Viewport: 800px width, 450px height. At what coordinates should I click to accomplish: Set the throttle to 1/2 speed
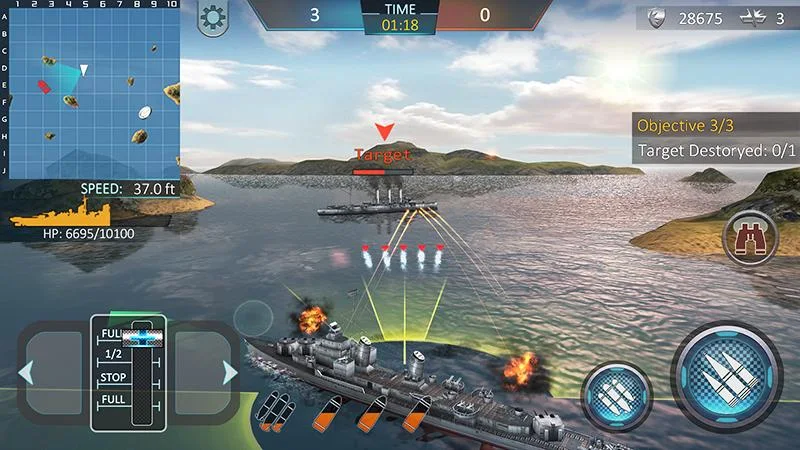114,355
